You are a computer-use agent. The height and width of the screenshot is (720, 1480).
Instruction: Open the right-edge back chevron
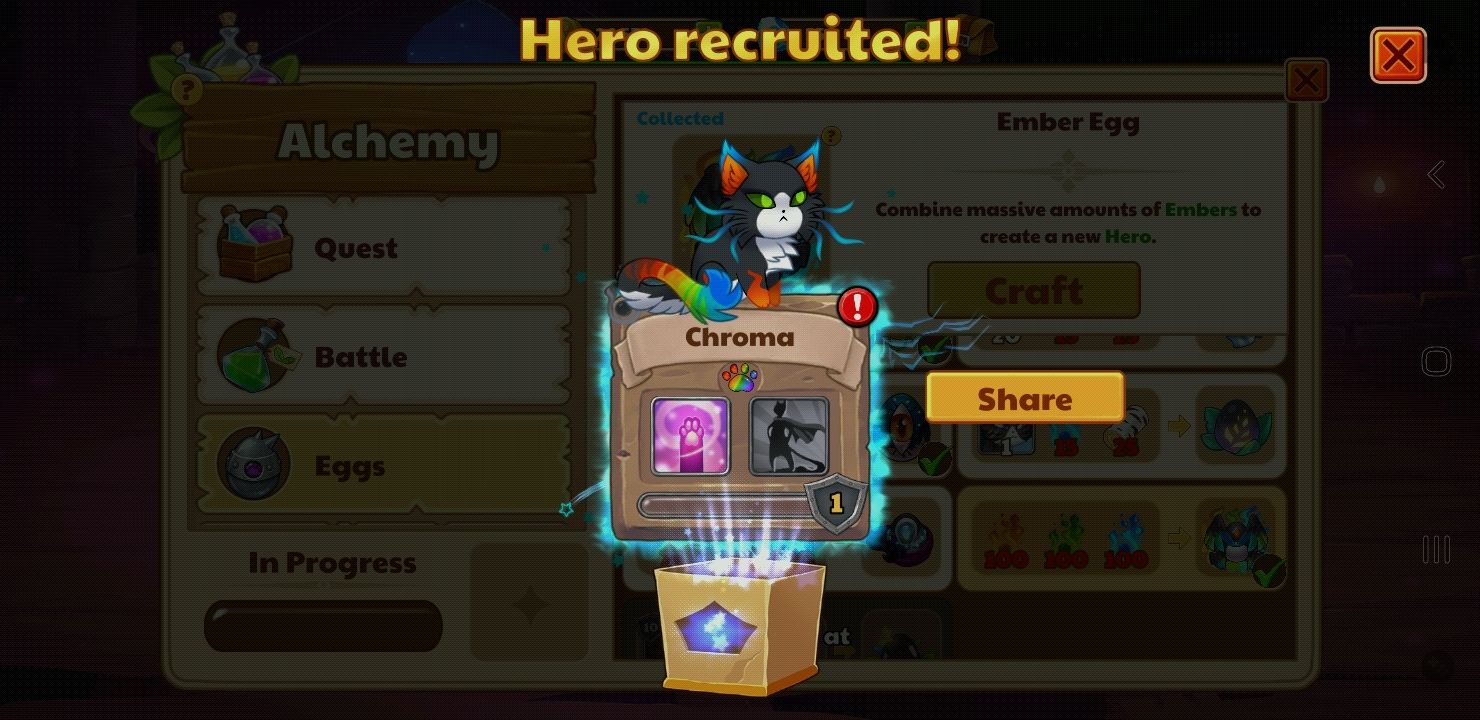pyautogui.click(x=1437, y=173)
